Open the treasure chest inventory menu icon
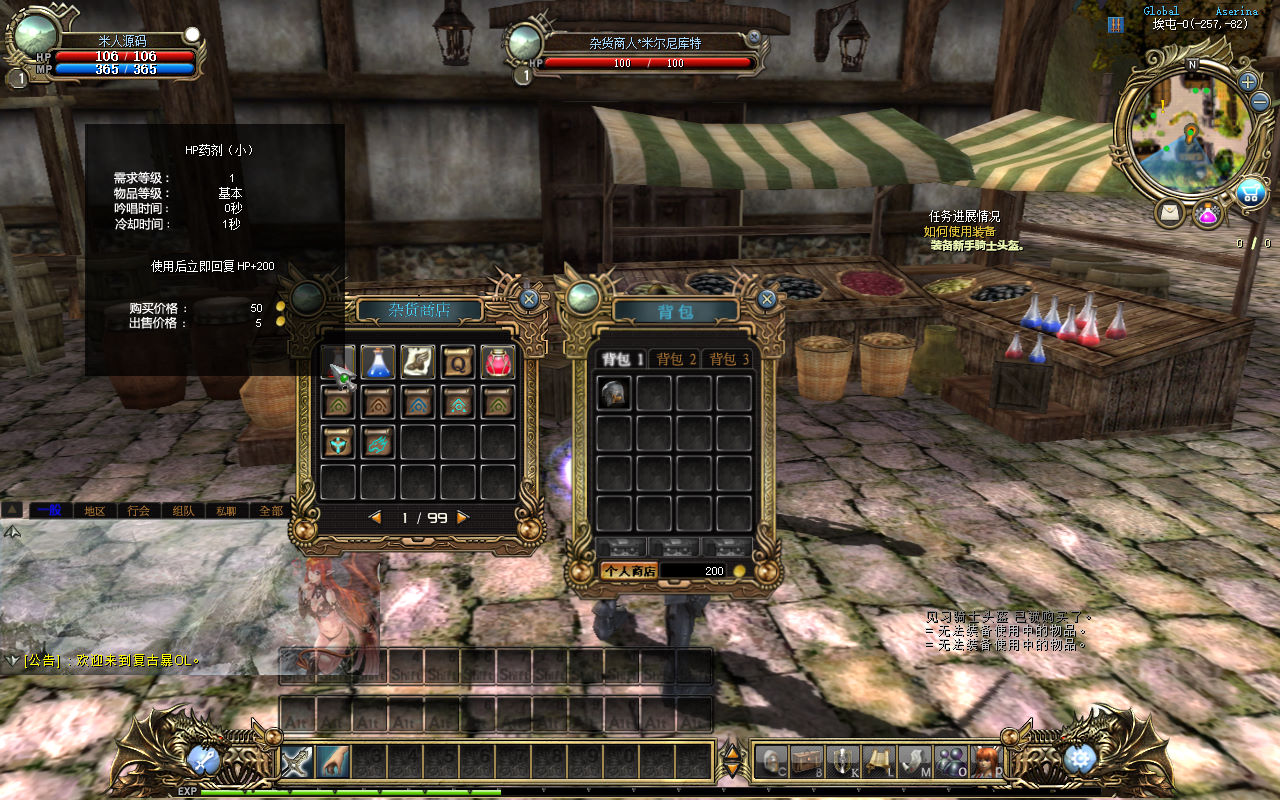Image resolution: width=1280 pixels, height=800 pixels. tap(807, 762)
